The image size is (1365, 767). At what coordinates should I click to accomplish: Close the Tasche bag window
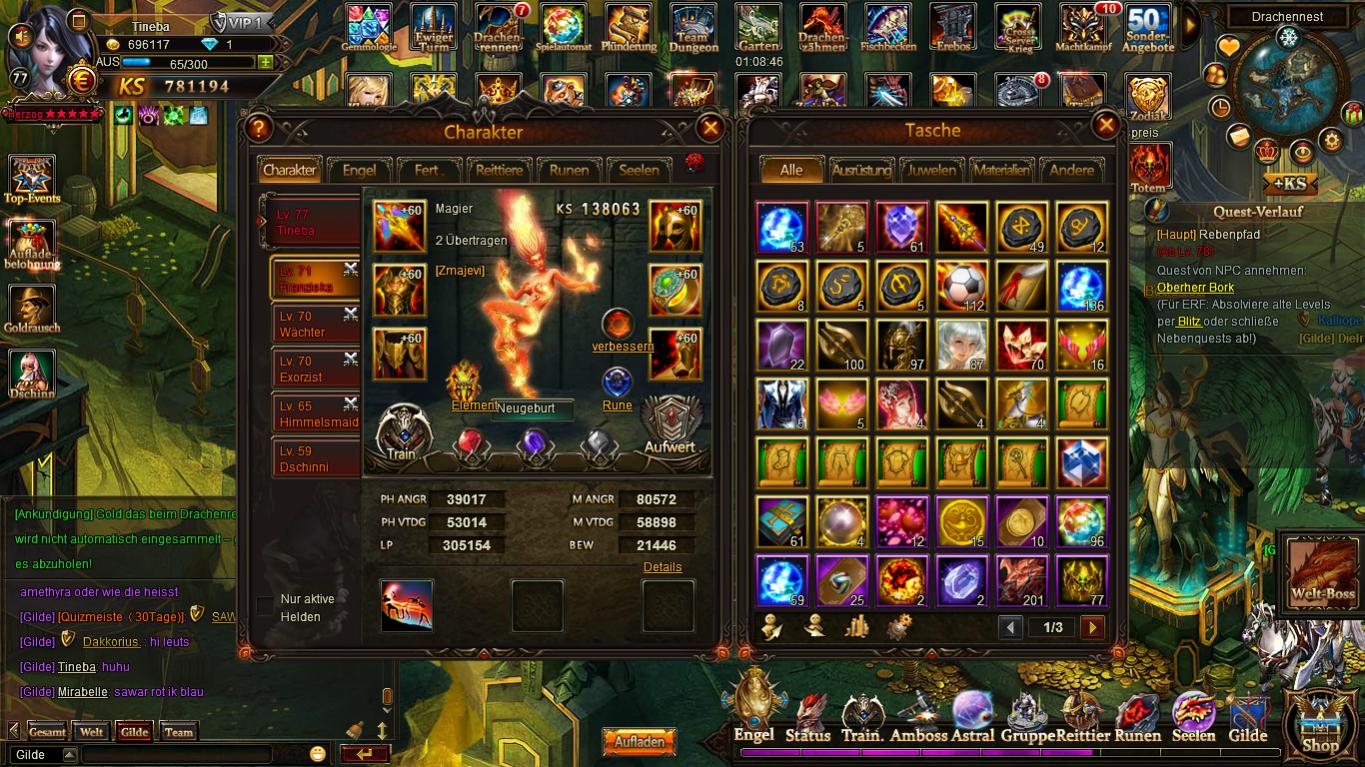(1106, 125)
